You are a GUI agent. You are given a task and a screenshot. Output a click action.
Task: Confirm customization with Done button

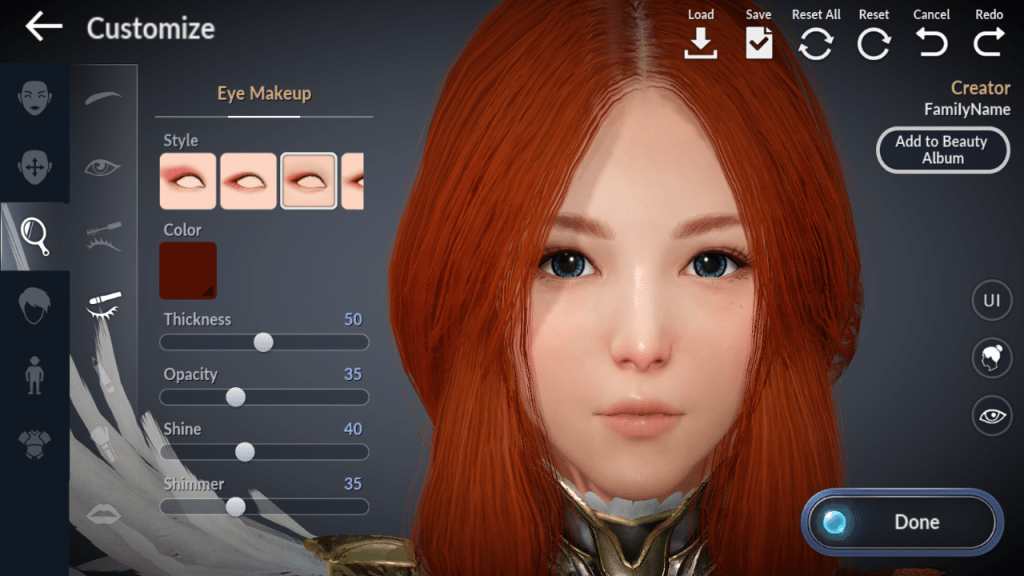[901, 522]
